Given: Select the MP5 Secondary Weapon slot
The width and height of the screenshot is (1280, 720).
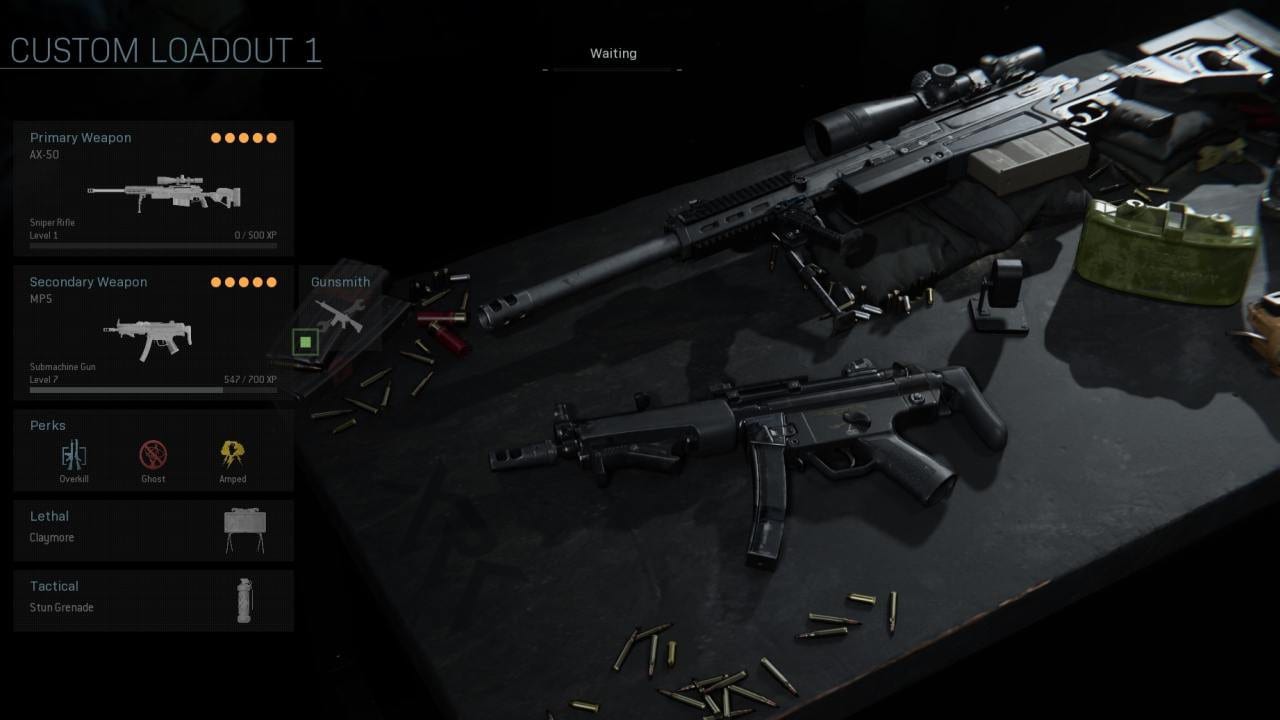Looking at the screenshot, I should coord(154,332).
